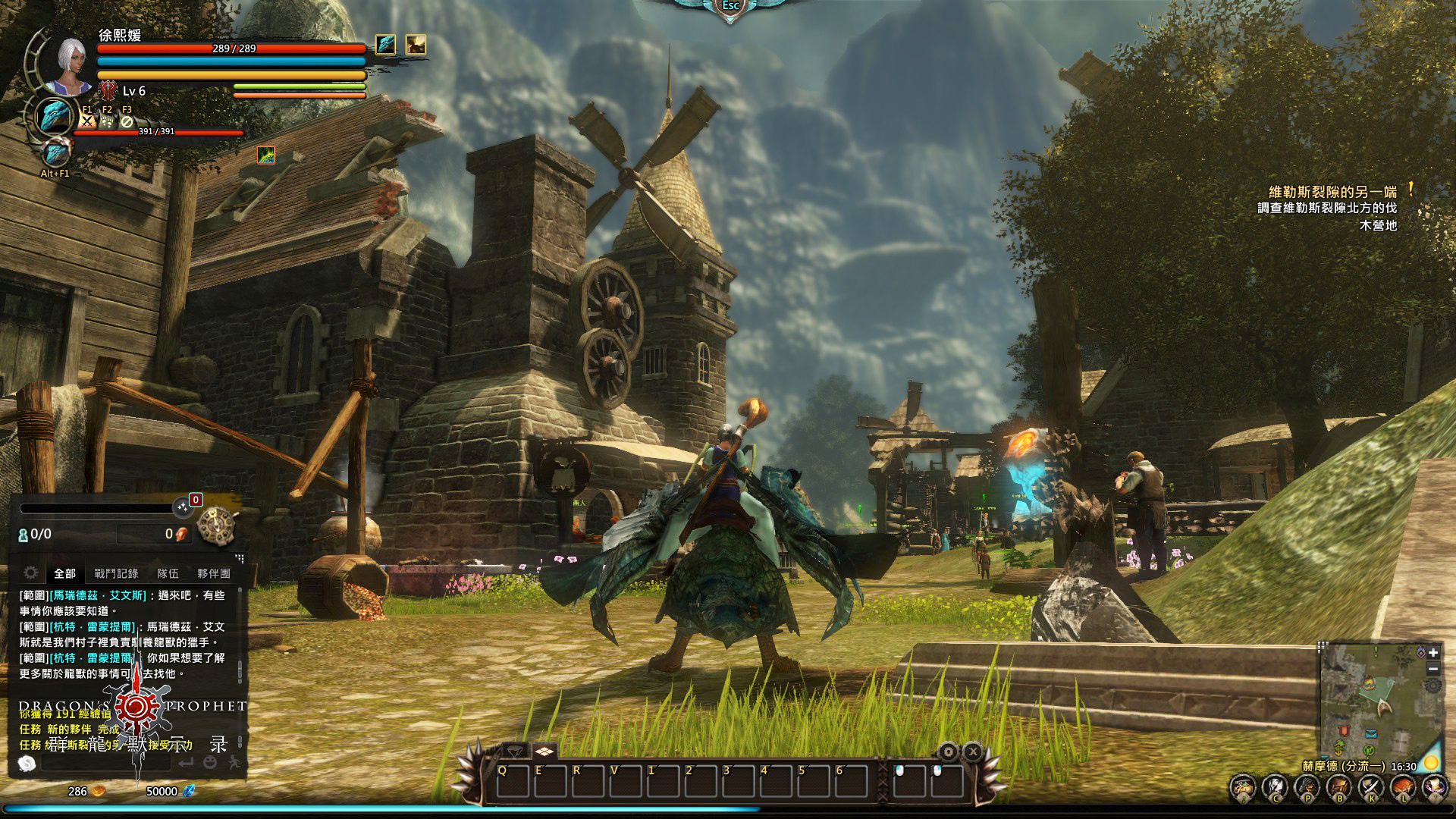
Task: Open the chat emoticon smiley picker
Action: point(210,762)
